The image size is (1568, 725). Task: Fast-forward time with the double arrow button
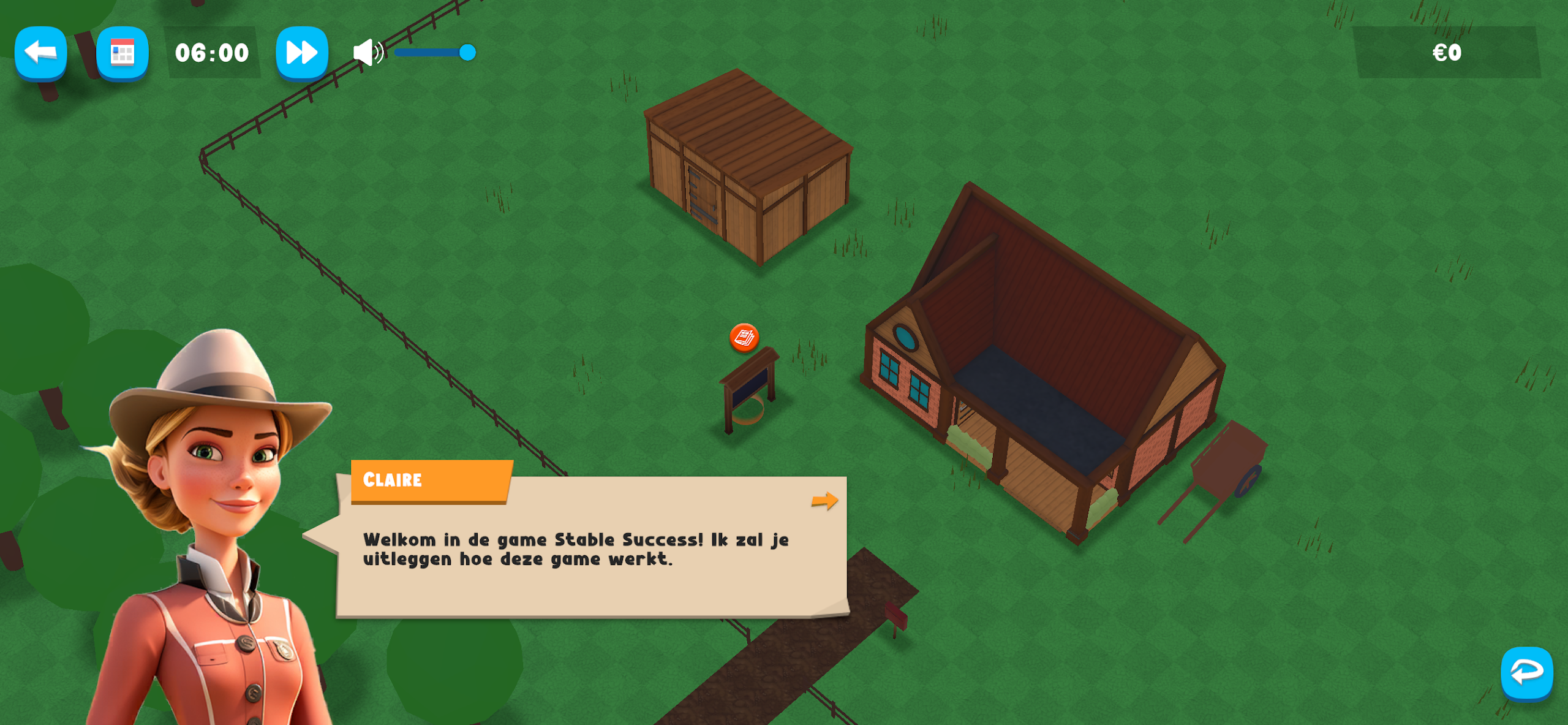302,53
